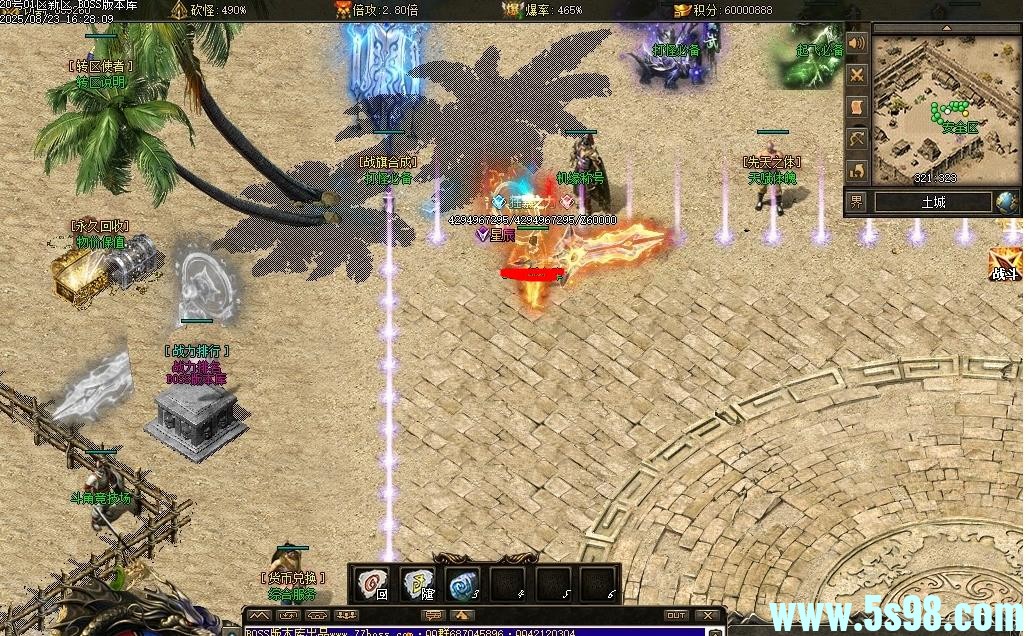
Task: Close the game with the X button on chat bar
Action: click(x=708, y=616)
